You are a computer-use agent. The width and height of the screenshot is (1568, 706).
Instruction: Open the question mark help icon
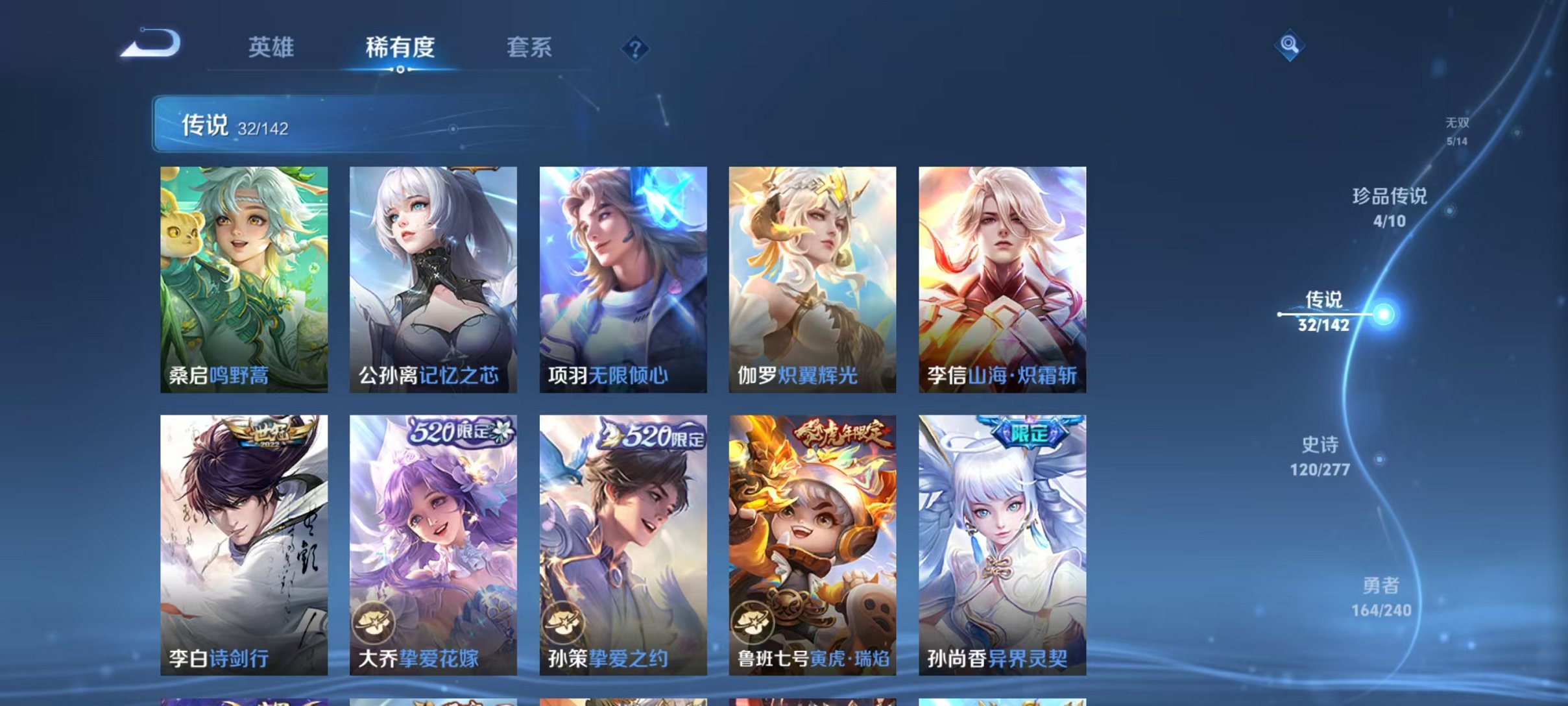636,49
